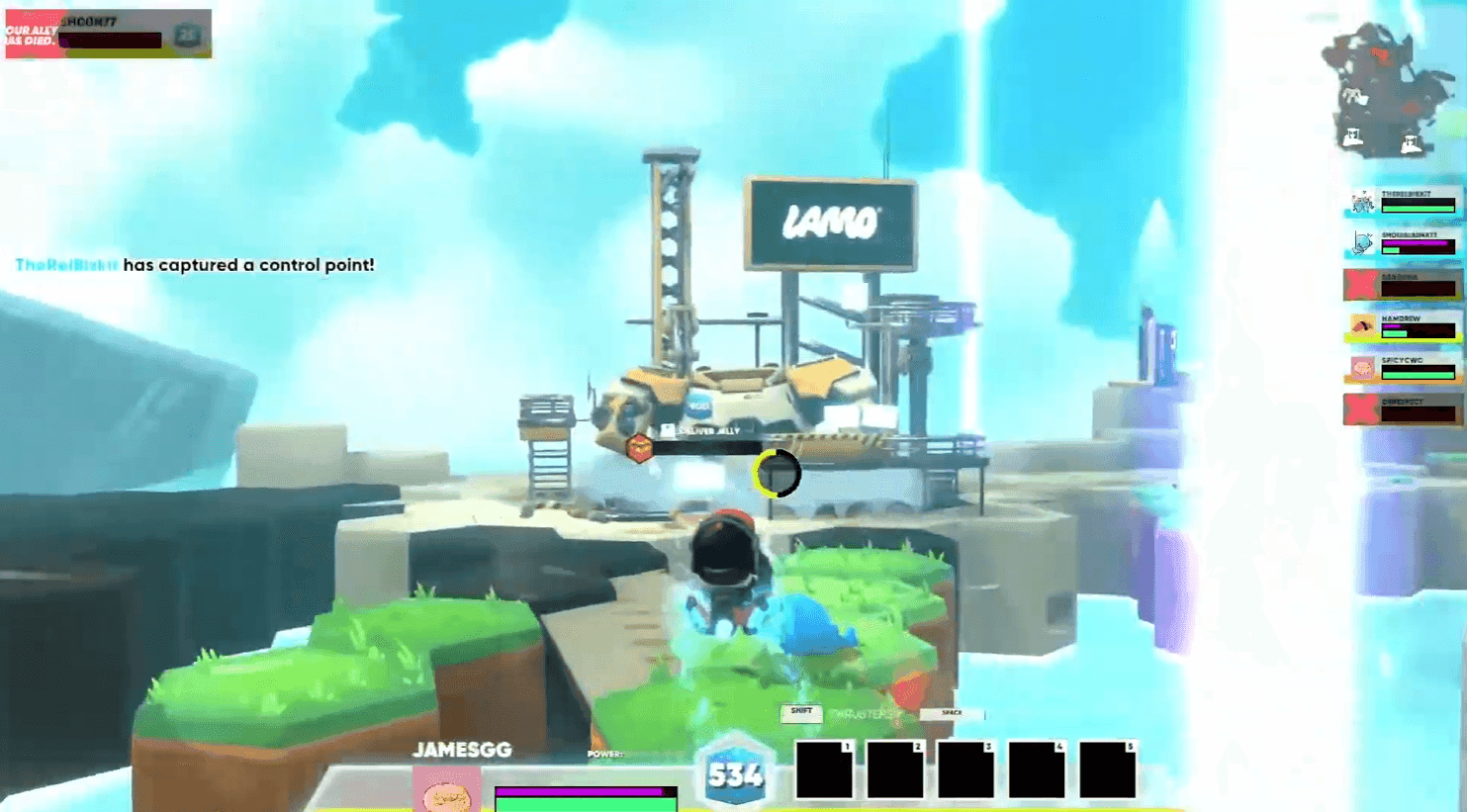The width and height of the screenshot is (1467, 812).
Task: Toggle the SPACE keybind prompt
Action: point(953,714)
